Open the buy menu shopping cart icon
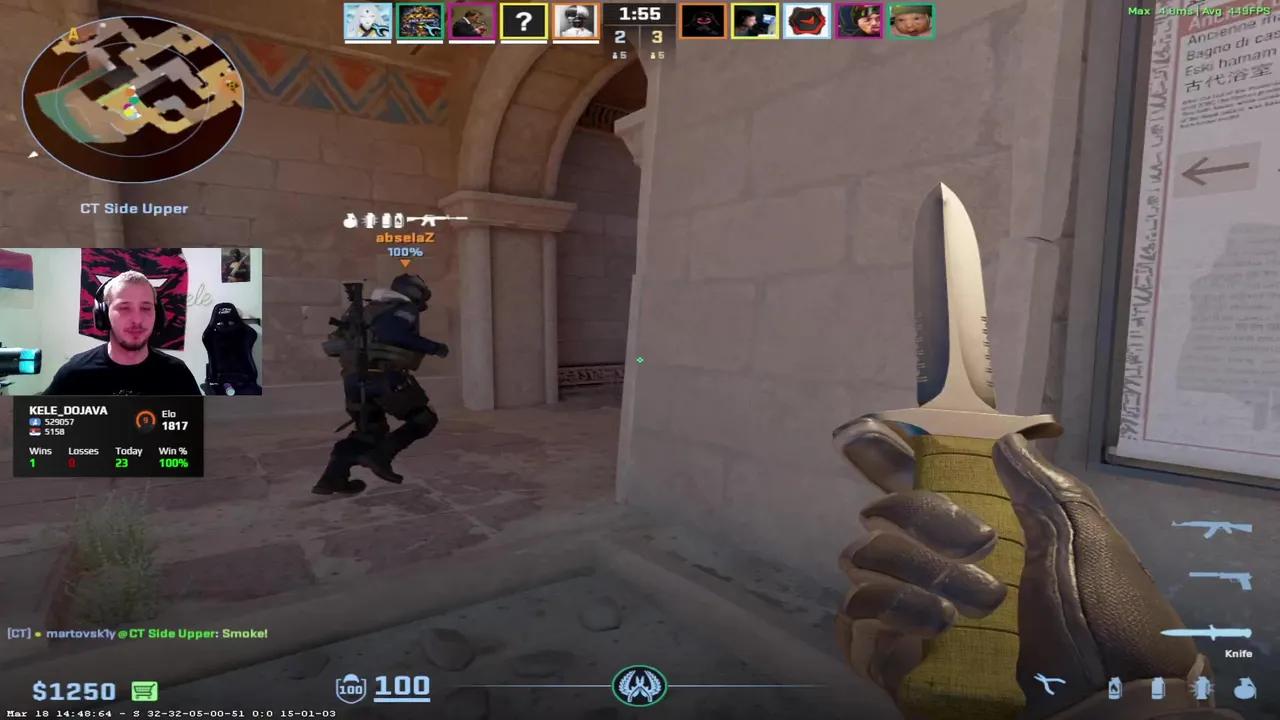Screen dimensions: 1280x720 (143, 690)
